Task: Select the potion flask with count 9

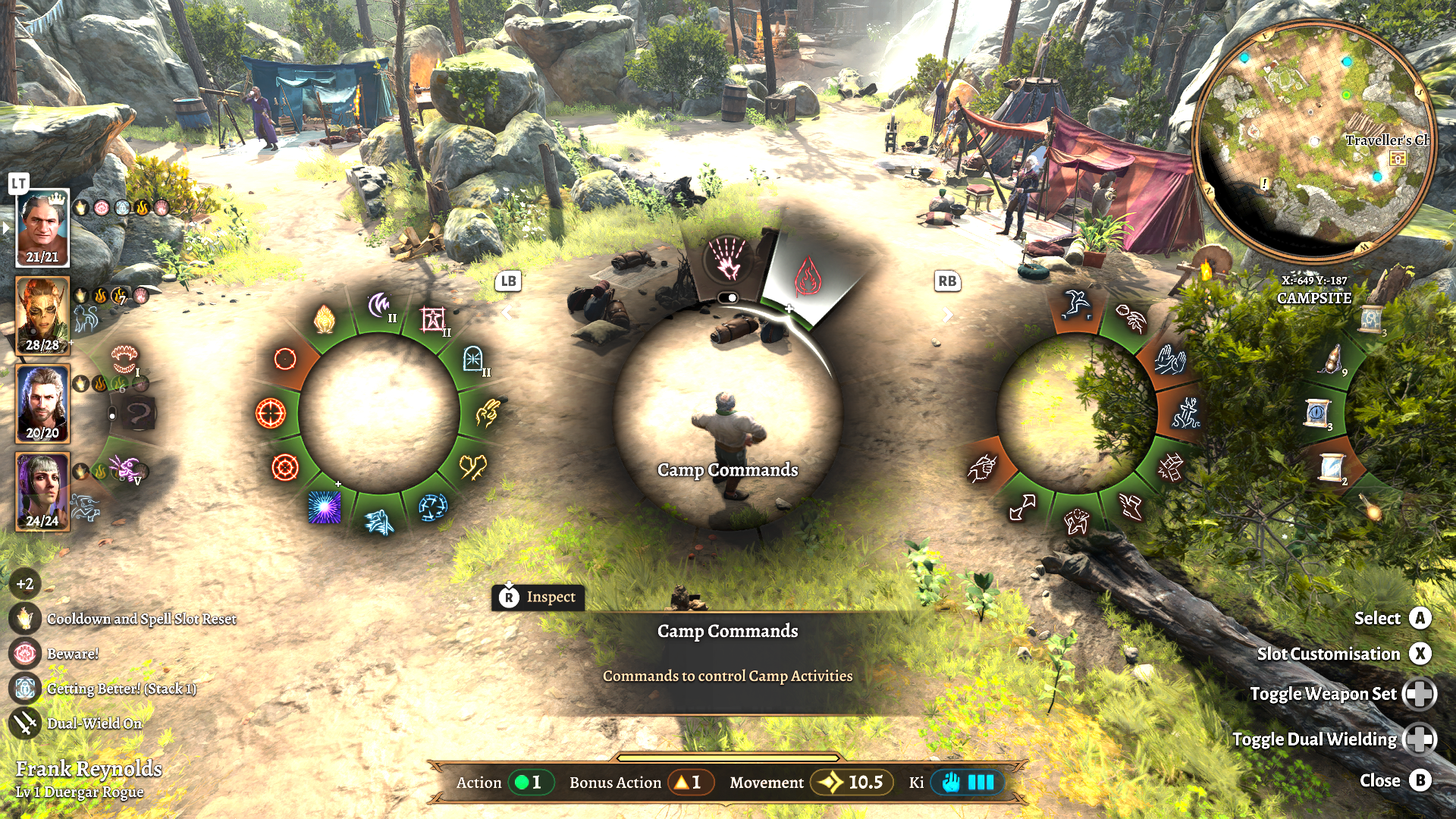Action: click(1332, 359)
